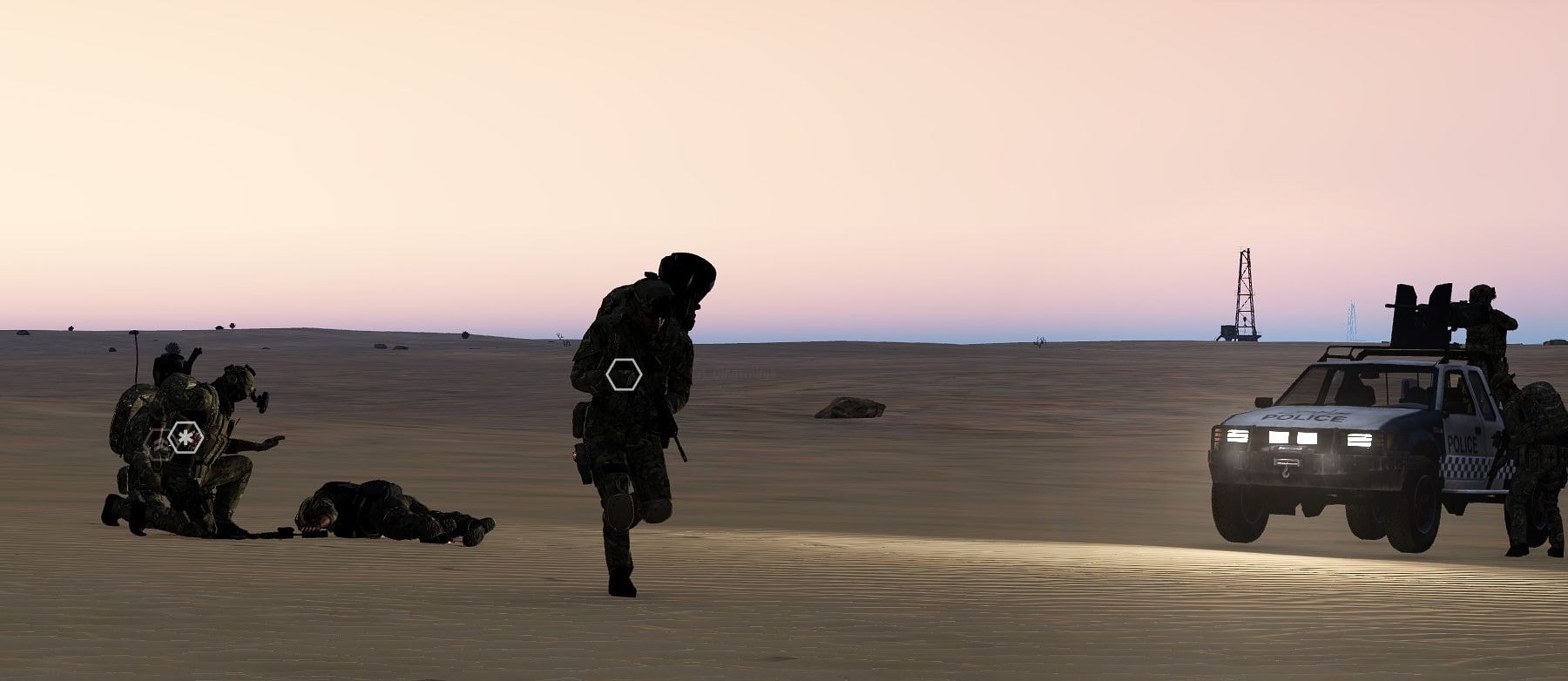Select the faint text label near screen center
Viewport: 1568px width, 681px height.
[736, 373]
